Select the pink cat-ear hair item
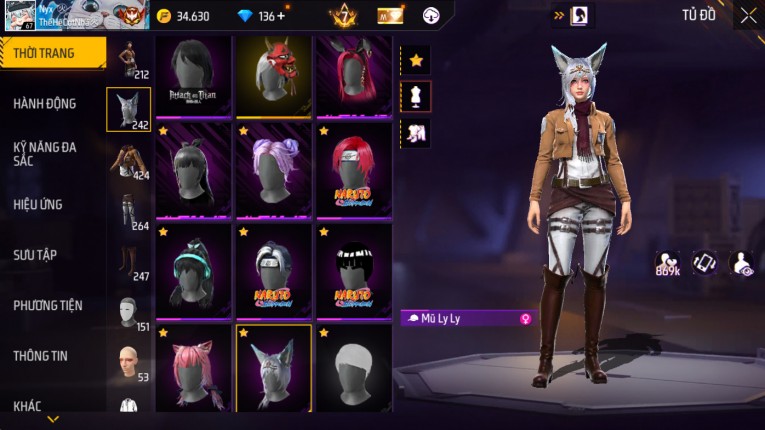The width and height of the screenshot is (765, 430). [x=193, y=368]
